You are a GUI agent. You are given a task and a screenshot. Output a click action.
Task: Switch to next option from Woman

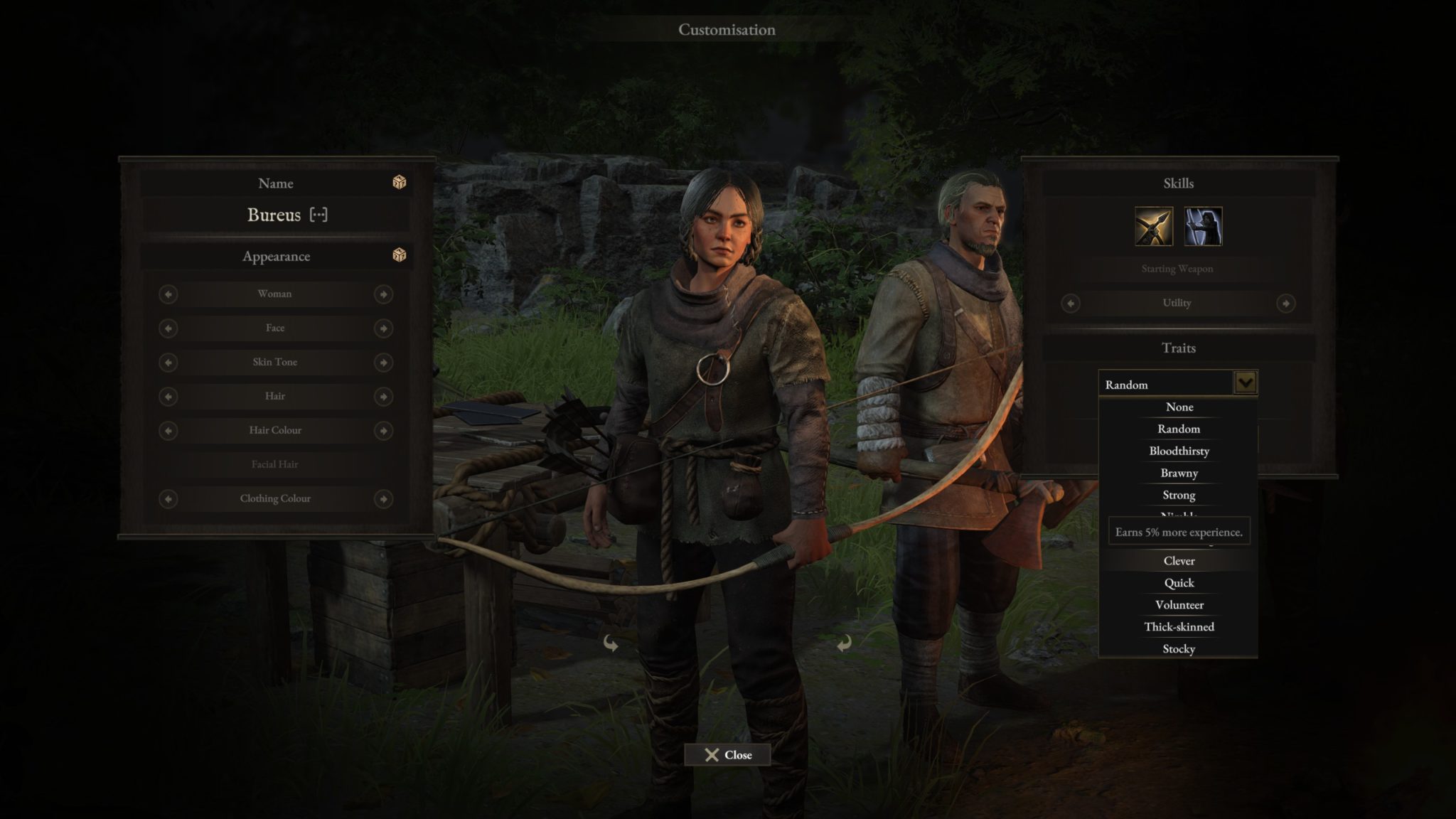point(383,294)
